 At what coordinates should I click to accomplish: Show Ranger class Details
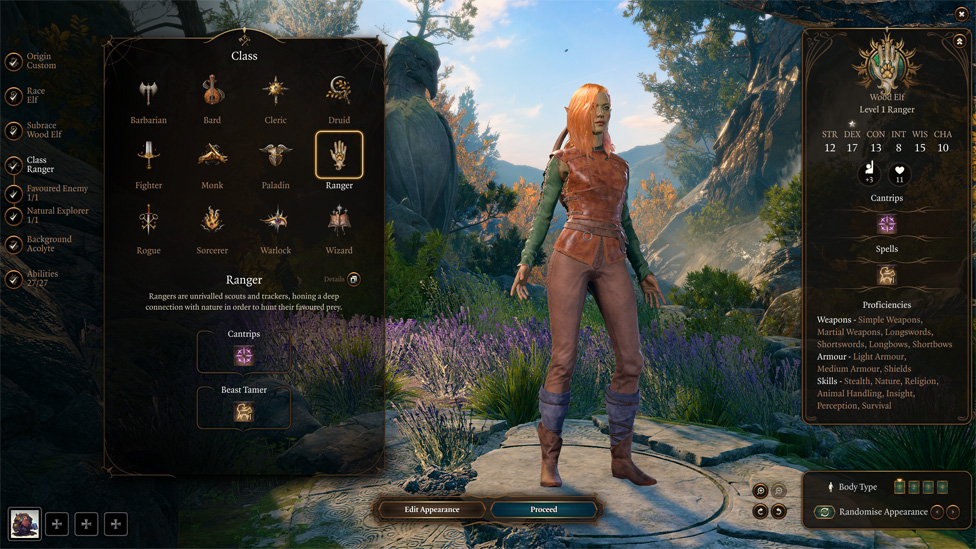353,280
